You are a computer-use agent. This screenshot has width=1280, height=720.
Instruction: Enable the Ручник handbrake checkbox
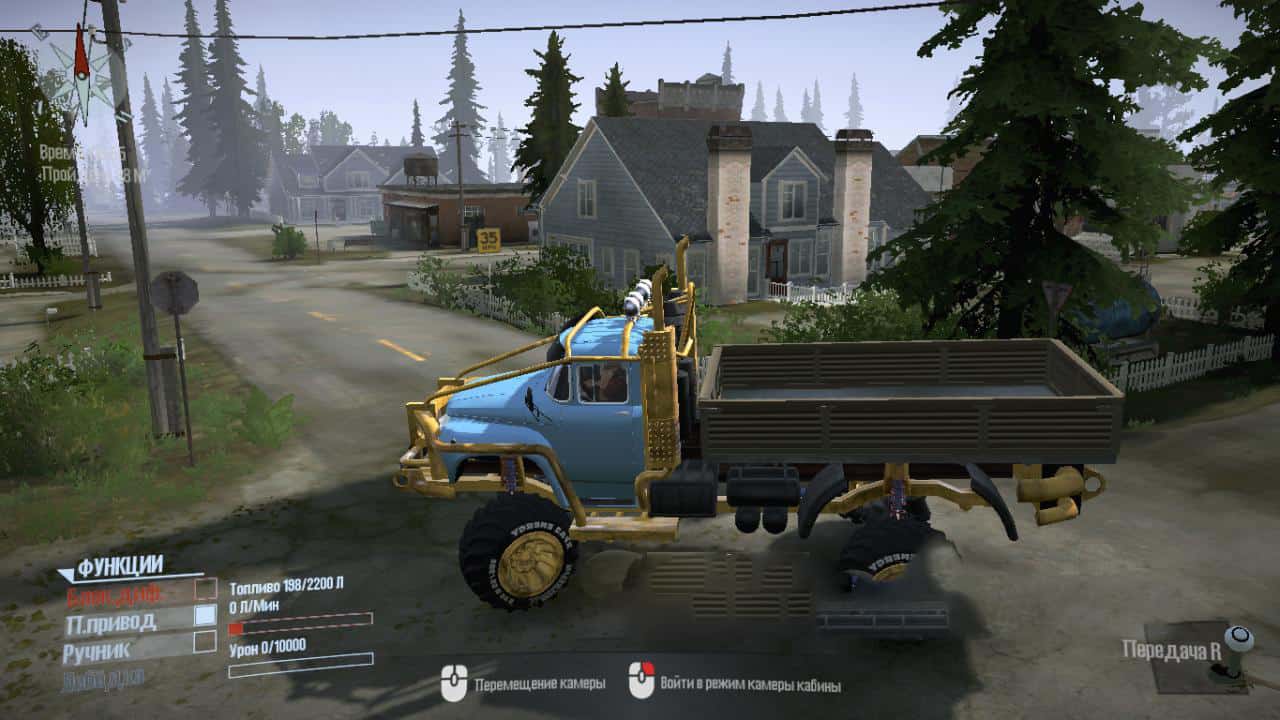205,641
